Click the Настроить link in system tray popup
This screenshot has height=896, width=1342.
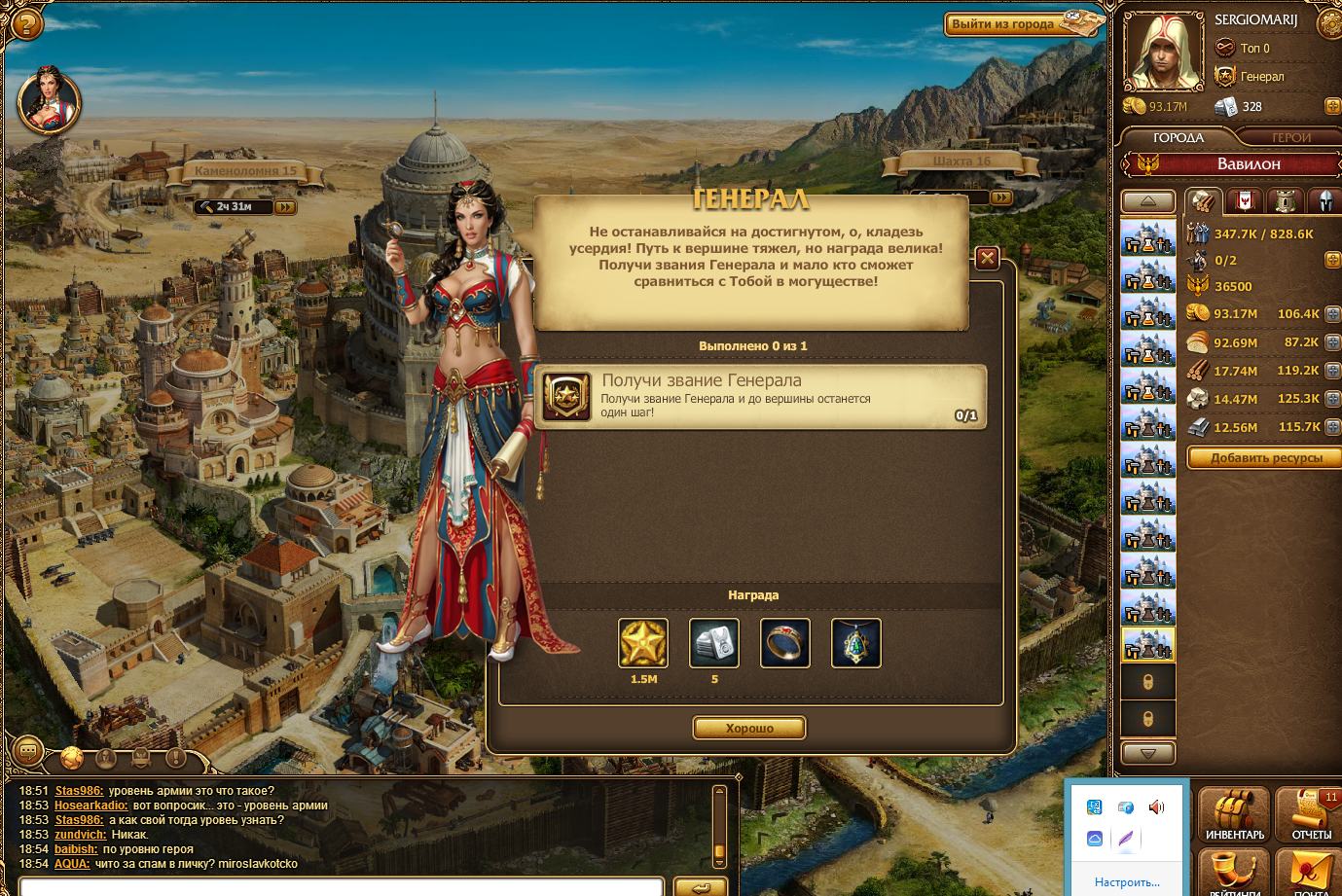pyautogui.click(x=1127, y=882)
